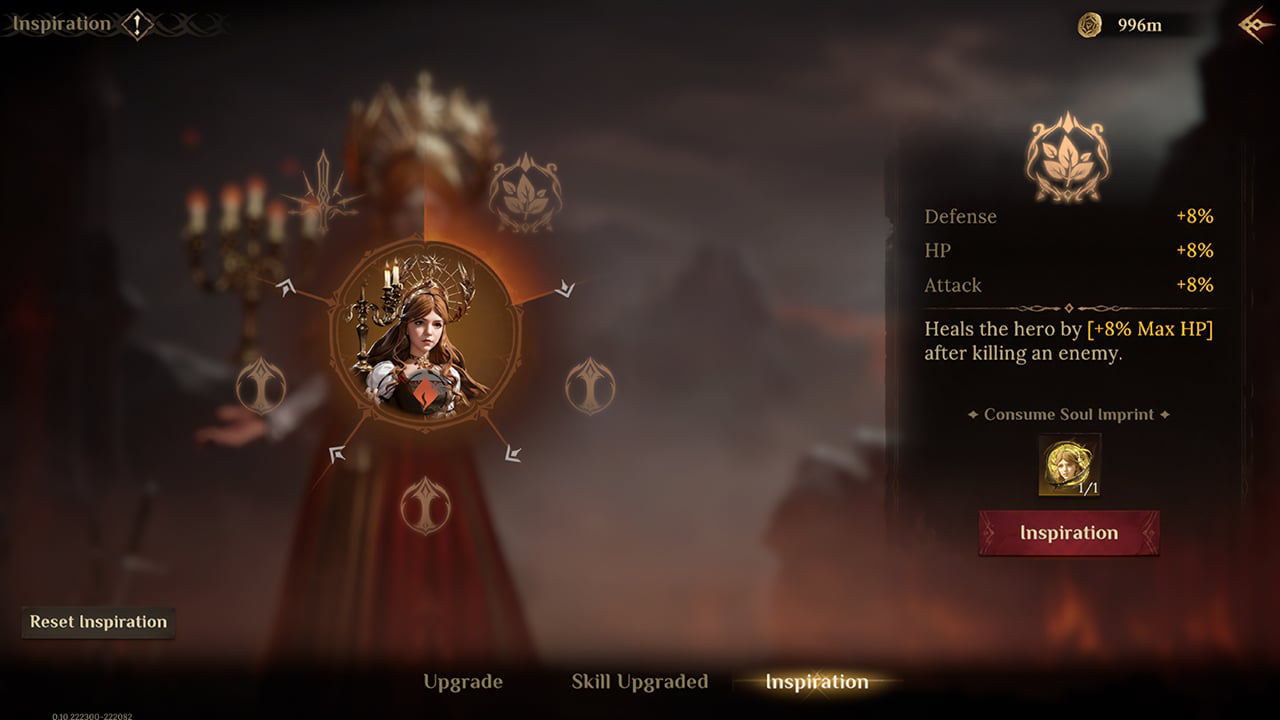Open the Inspiration info exclamation icon
Screen dimensions: 1280x720
click(x=137, y=24)
